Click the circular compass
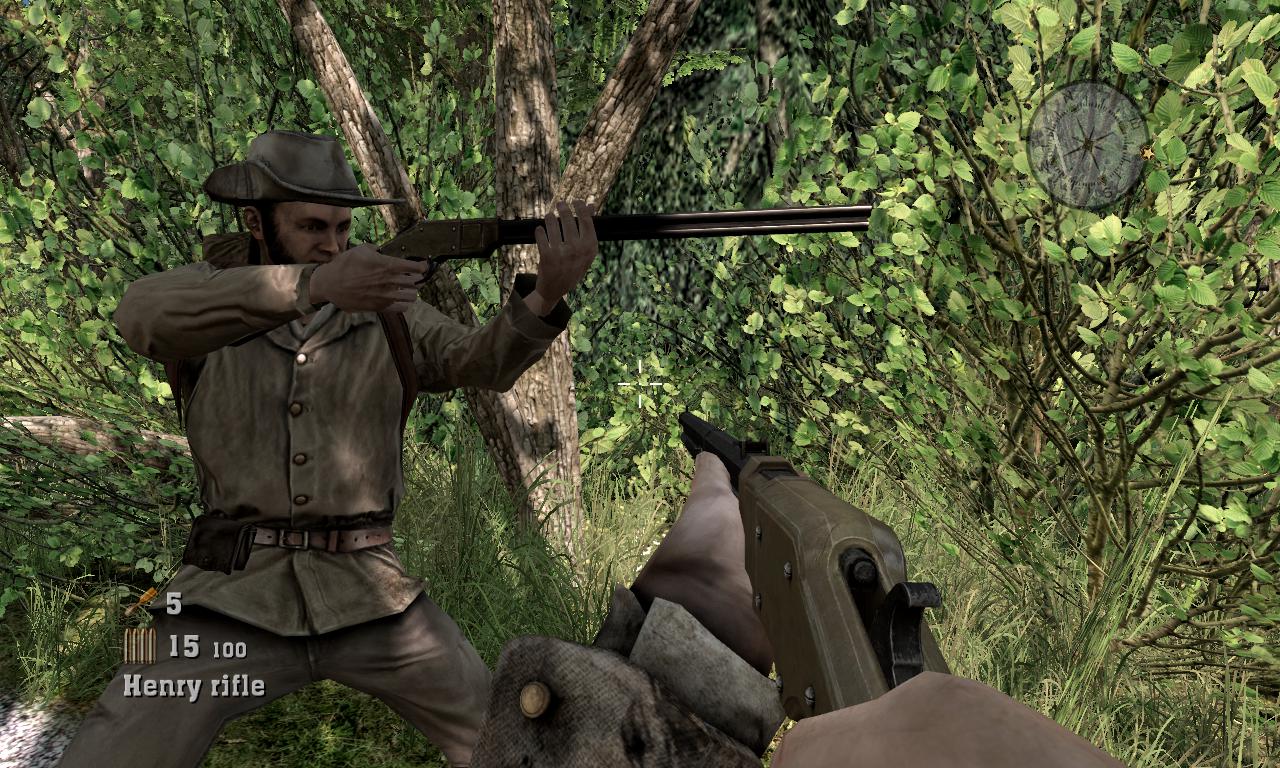This screenshot has width=1280, height=768. click(1087, 145)
